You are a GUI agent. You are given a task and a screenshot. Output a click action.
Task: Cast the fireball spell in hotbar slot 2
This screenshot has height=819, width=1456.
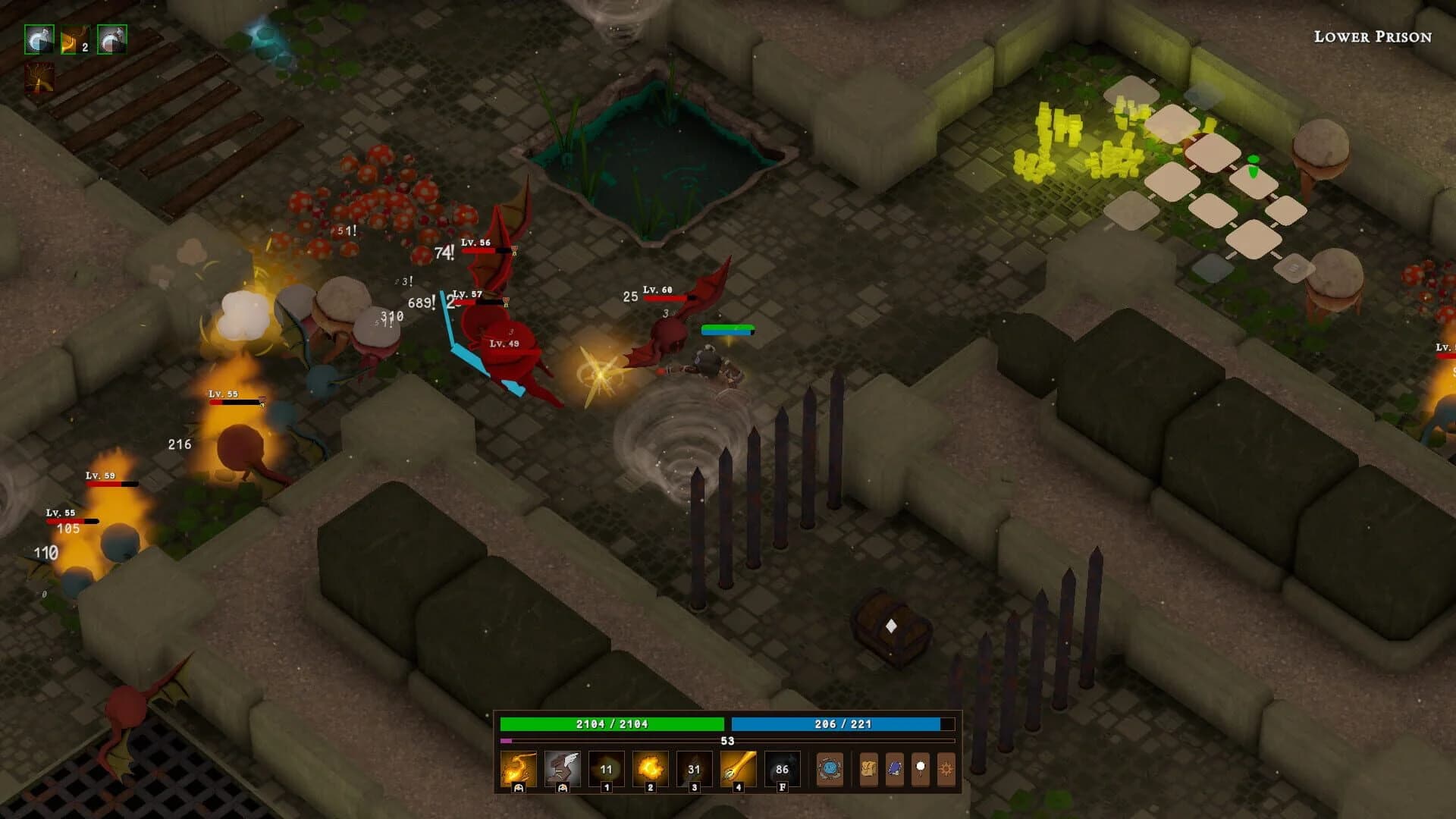point(650,768)
